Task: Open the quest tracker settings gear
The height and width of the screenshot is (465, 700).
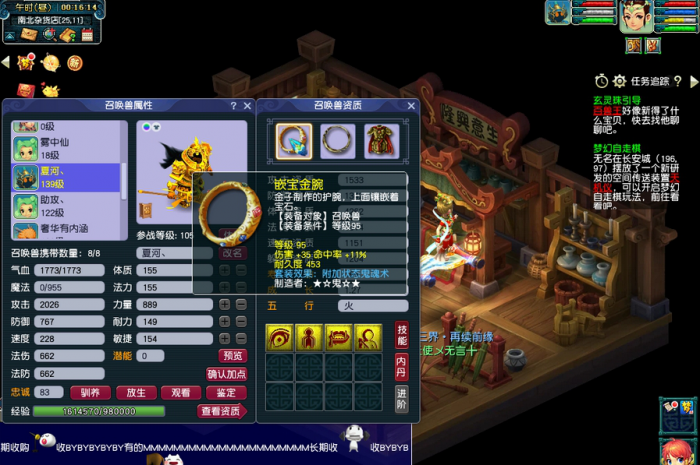Action: point(620,81)
